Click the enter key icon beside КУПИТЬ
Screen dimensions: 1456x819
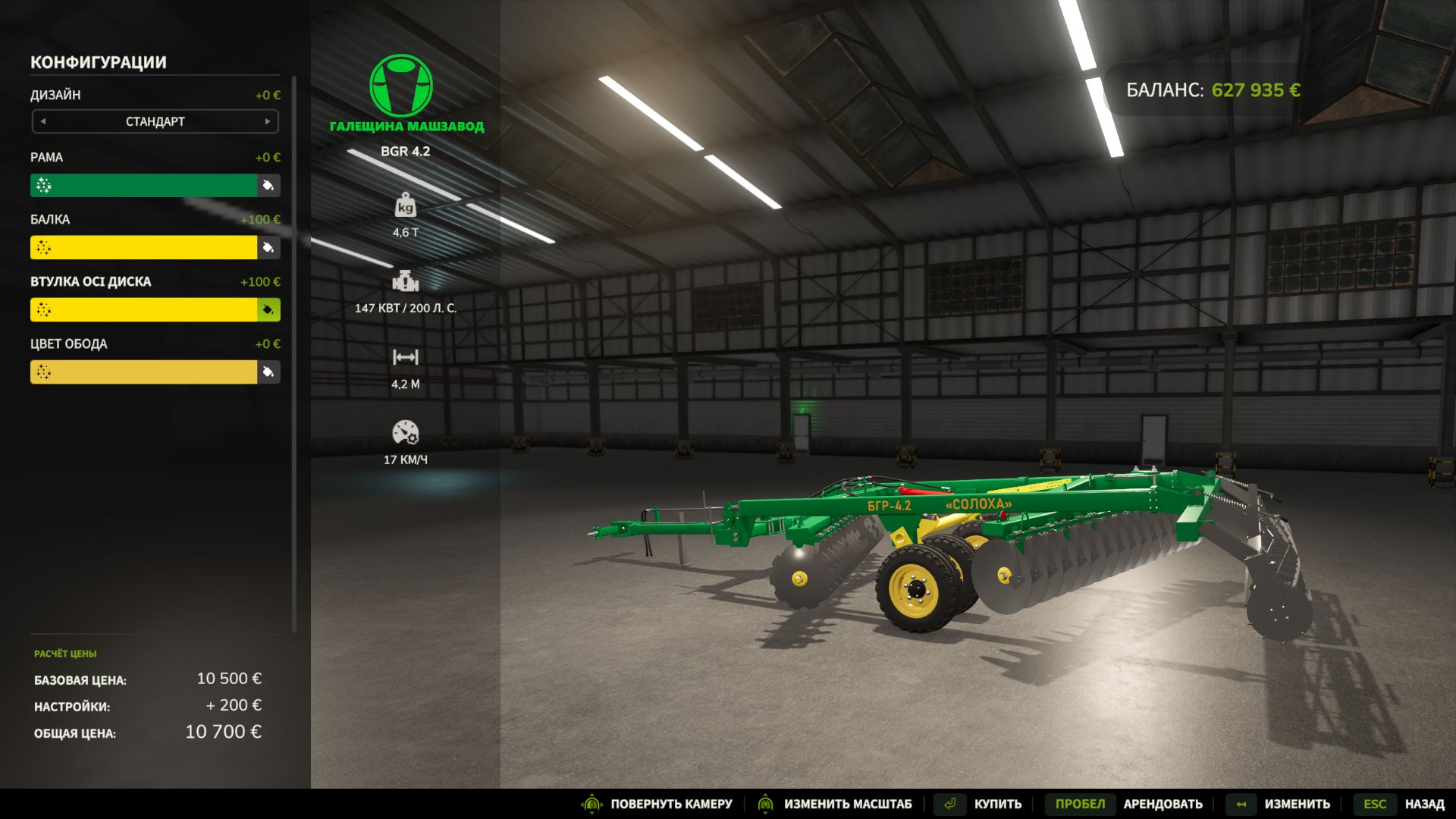(950, 803)
